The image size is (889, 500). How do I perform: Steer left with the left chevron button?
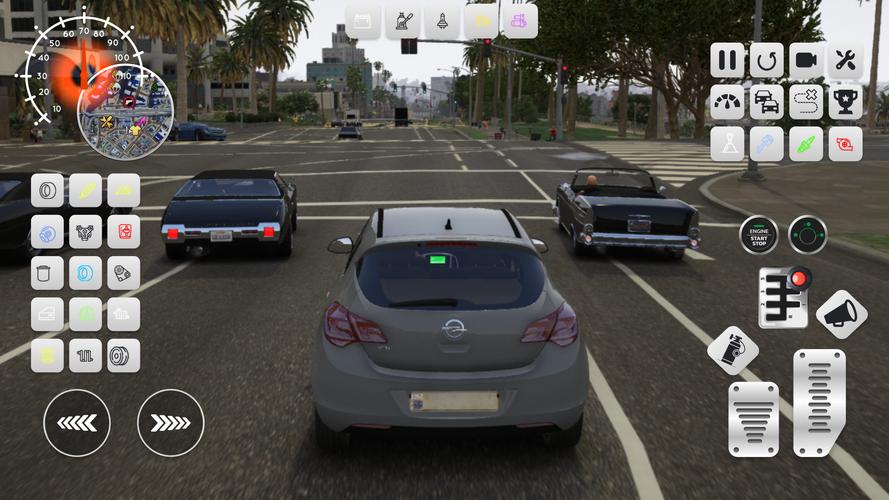coord(77,423)
